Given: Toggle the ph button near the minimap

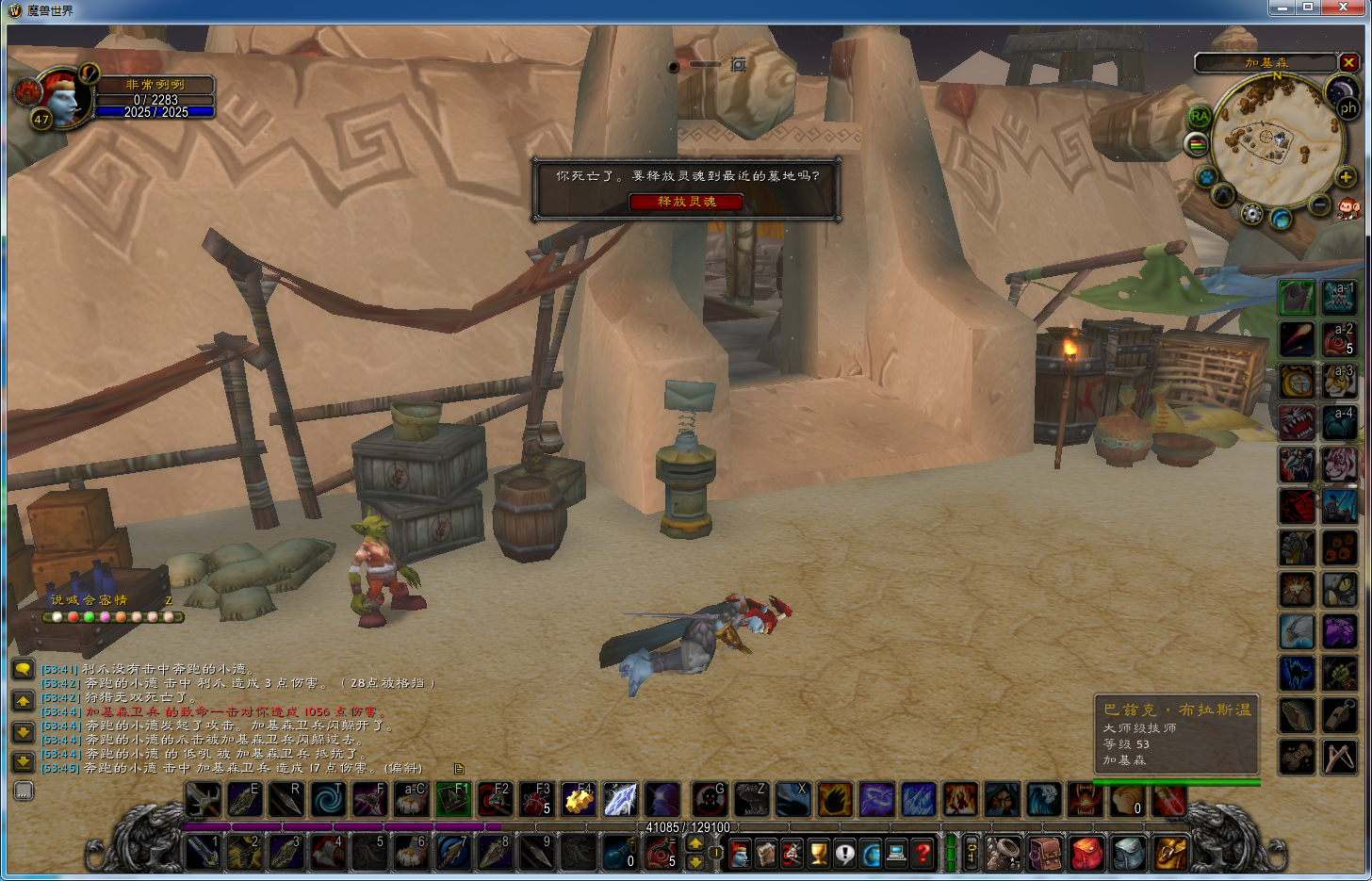Looking at the screenshot, I should 1349,107.
